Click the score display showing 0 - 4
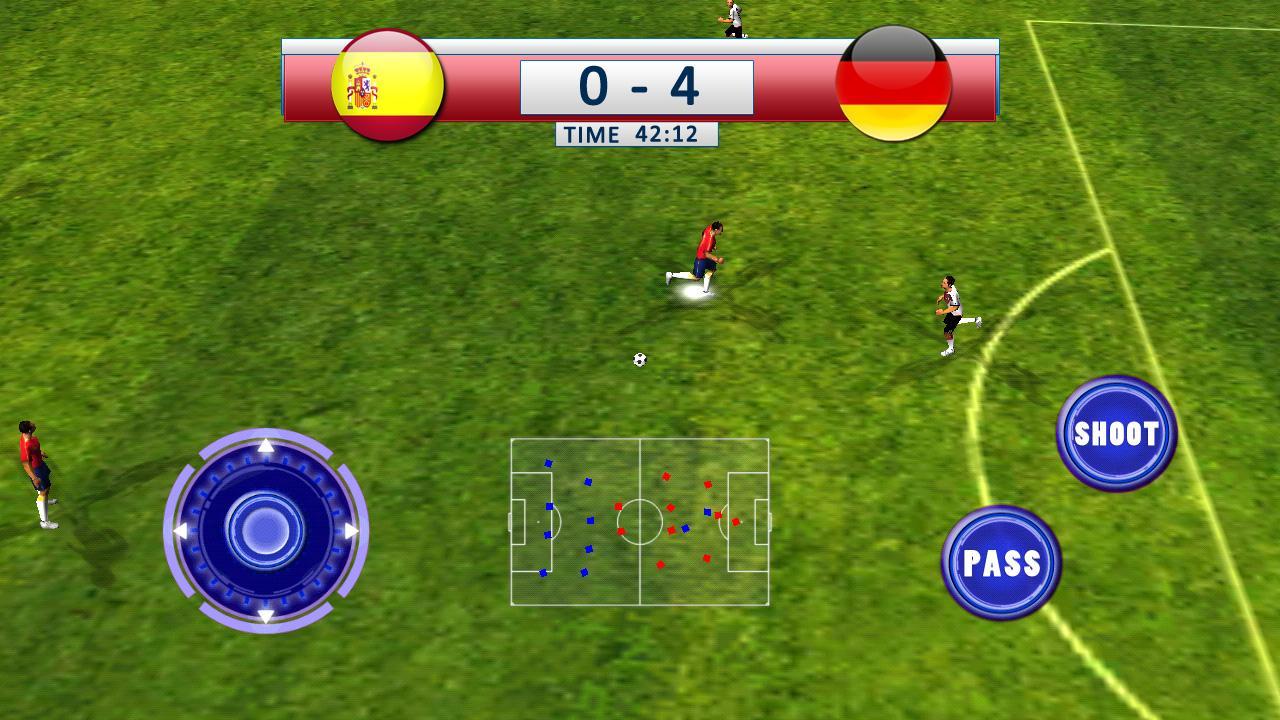Screen dimensions: 1280x720 coord(639,87)
